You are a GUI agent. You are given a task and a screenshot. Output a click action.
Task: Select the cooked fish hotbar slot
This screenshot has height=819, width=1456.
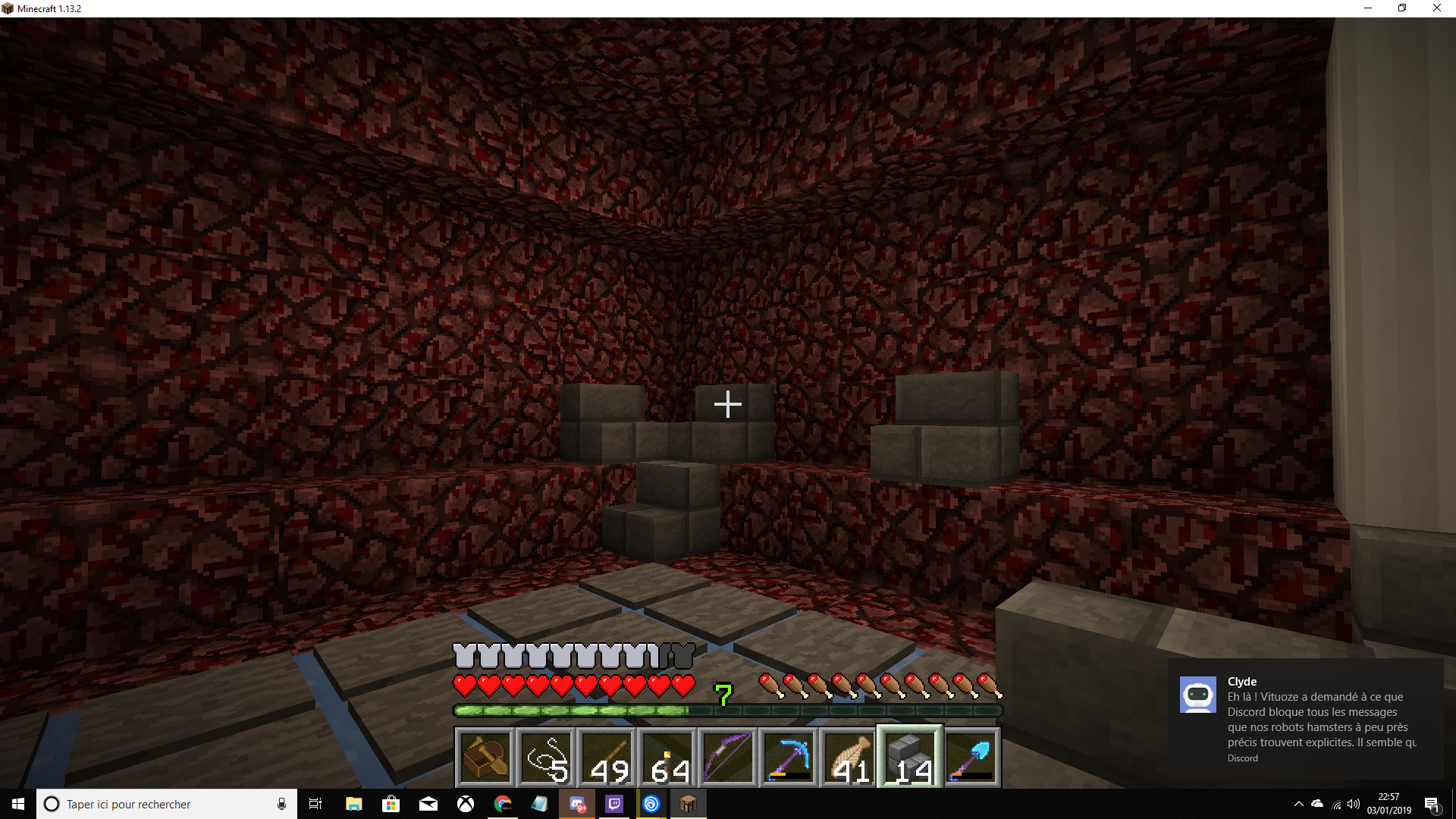click(x=849, y=758)
